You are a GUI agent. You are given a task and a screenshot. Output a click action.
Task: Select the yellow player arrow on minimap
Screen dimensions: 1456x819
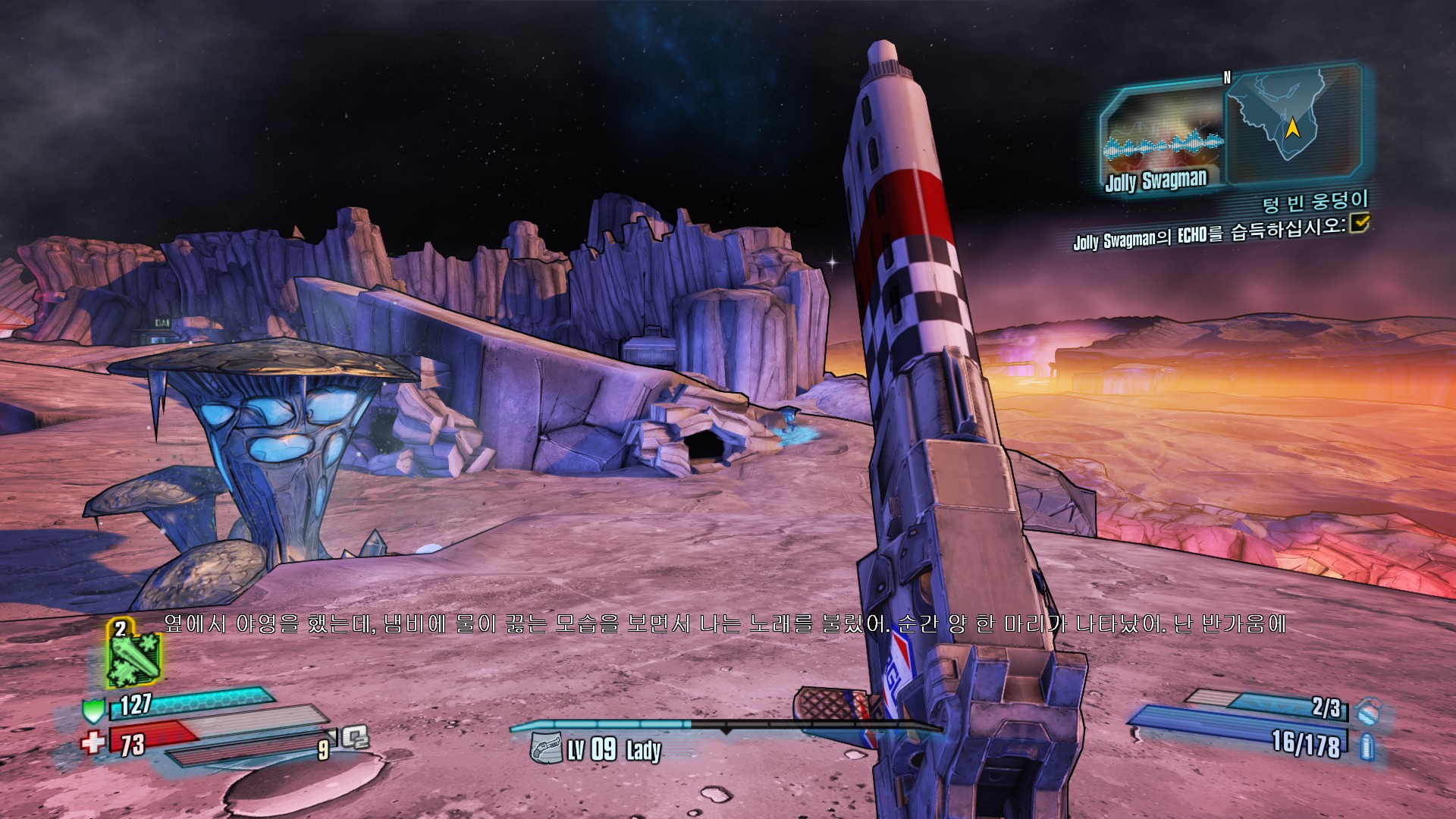1292,128
